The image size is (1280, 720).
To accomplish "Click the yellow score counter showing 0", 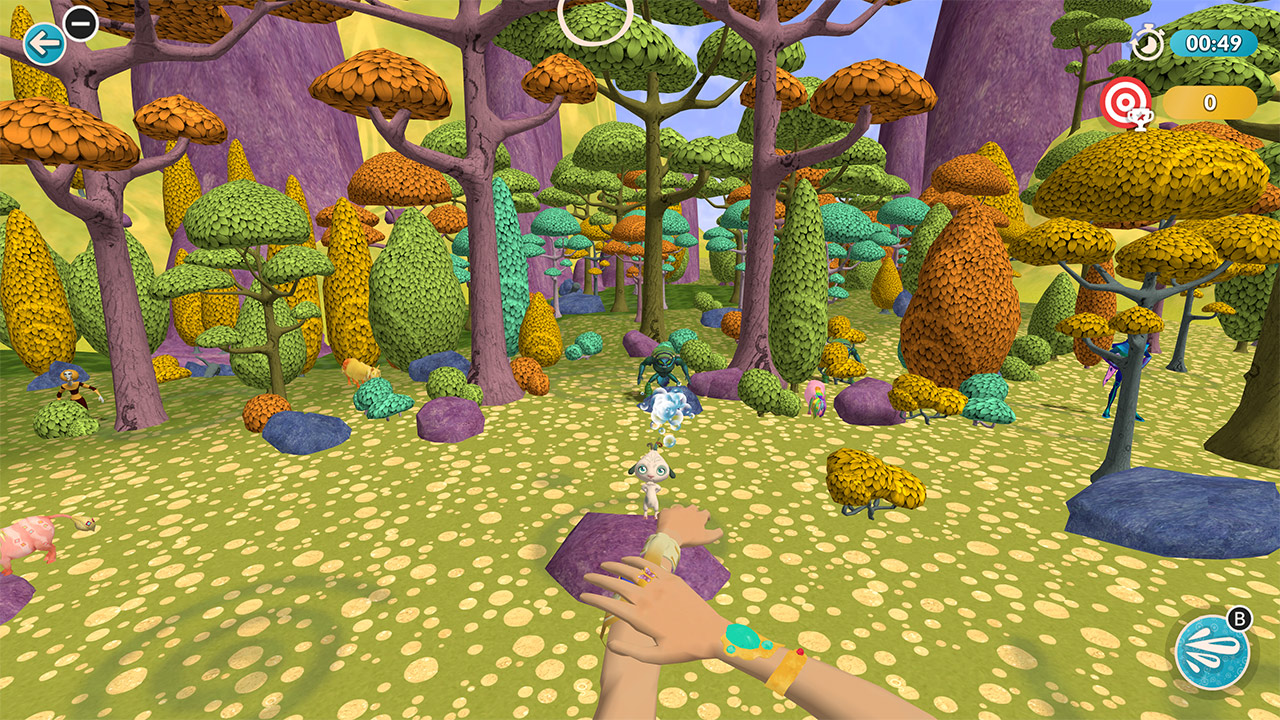I will pos(1208,101).
